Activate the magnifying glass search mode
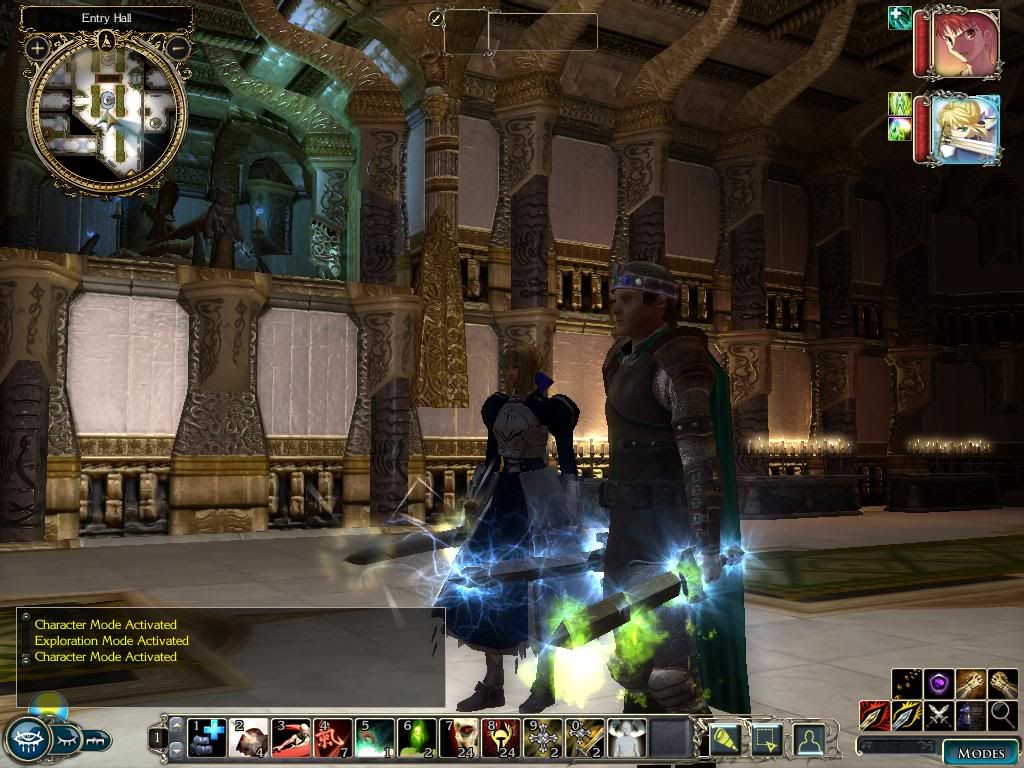Viewport: 1024px width, 768px height. pos(1002,715)
